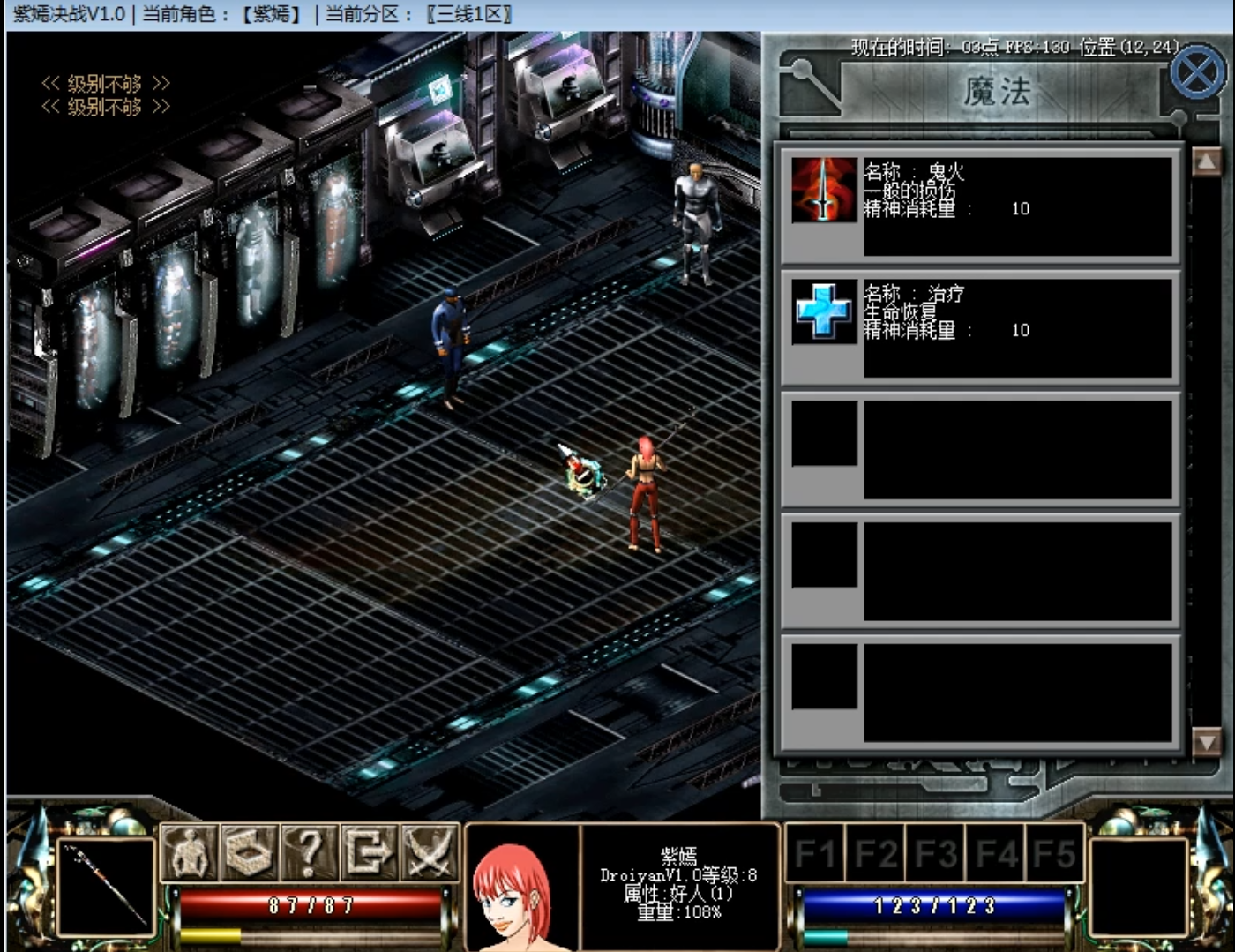
Task: Select the 治疗 healing spell
Action: 824,311
